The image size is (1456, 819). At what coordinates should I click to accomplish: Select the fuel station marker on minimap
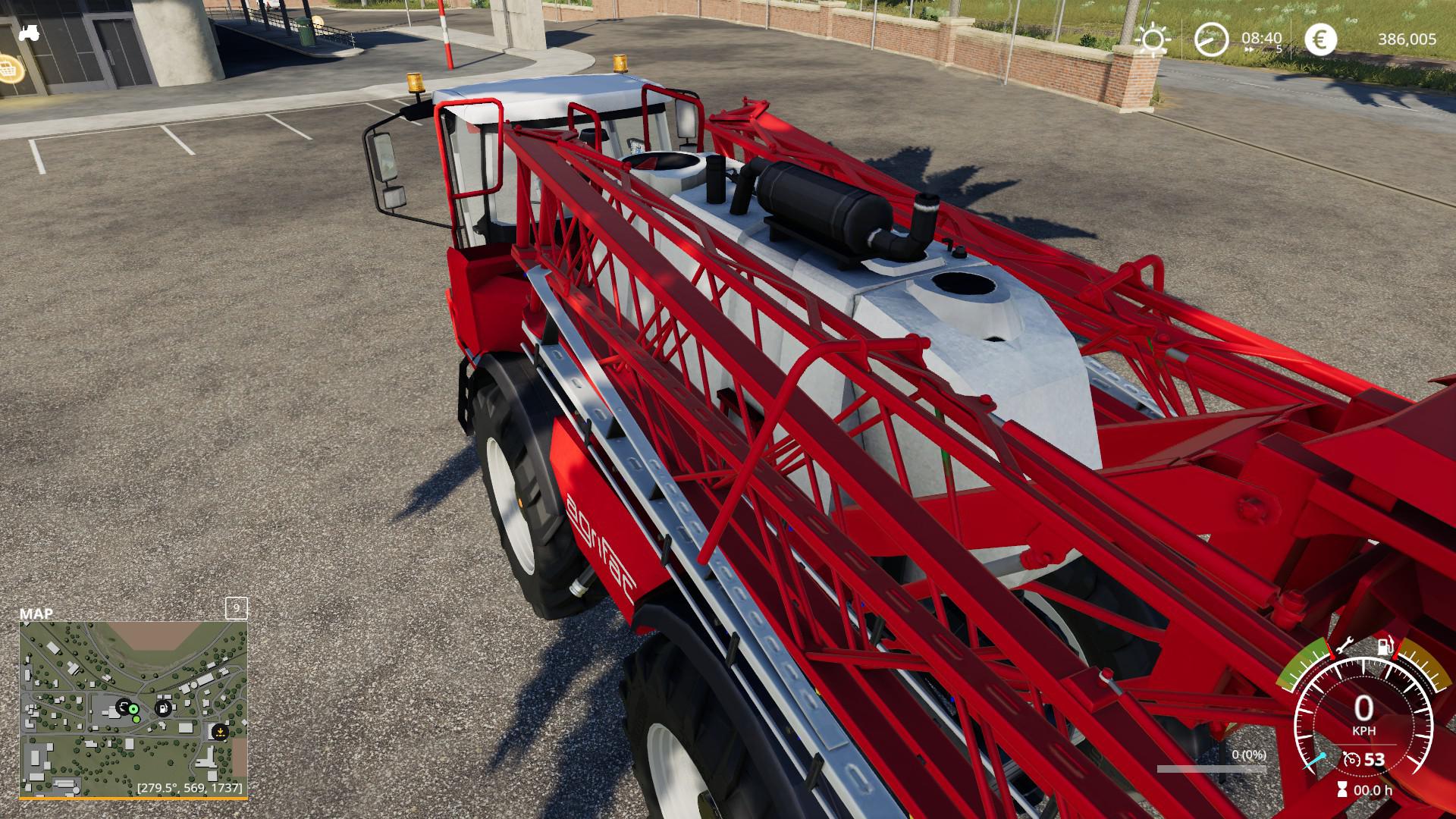coord(163,708)
